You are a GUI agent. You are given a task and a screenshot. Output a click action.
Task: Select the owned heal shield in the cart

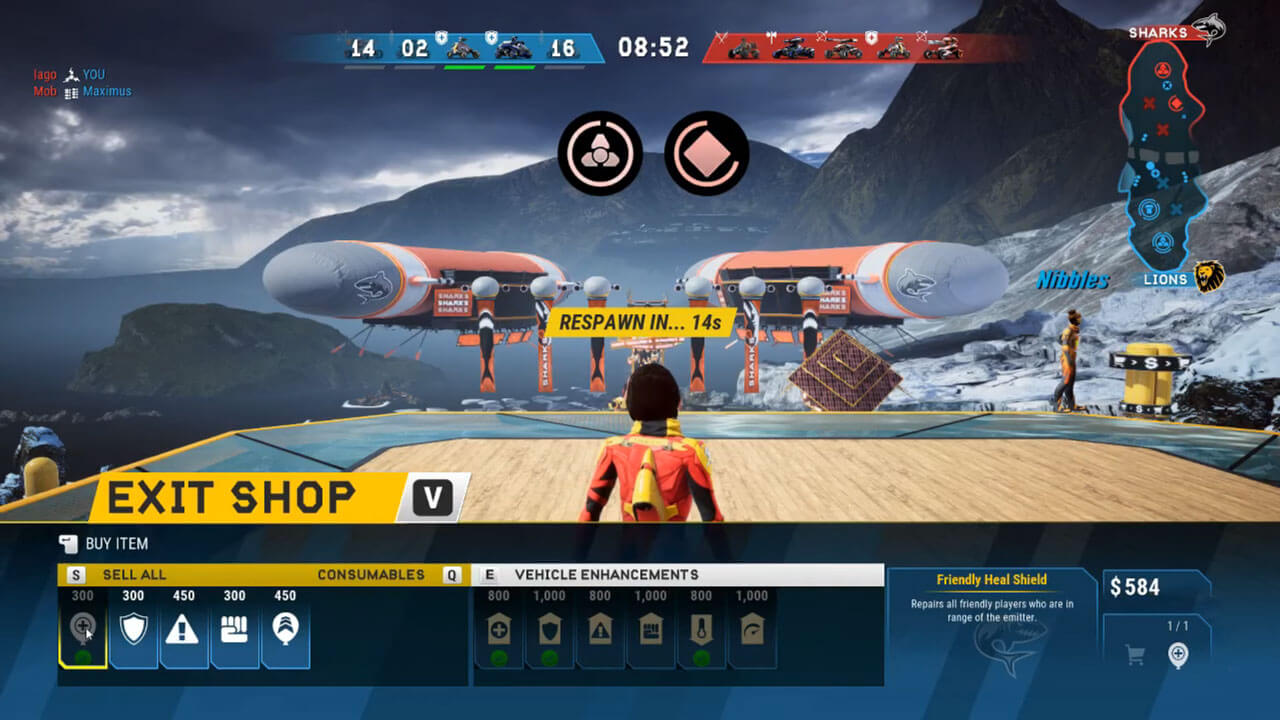point(1178,656)
